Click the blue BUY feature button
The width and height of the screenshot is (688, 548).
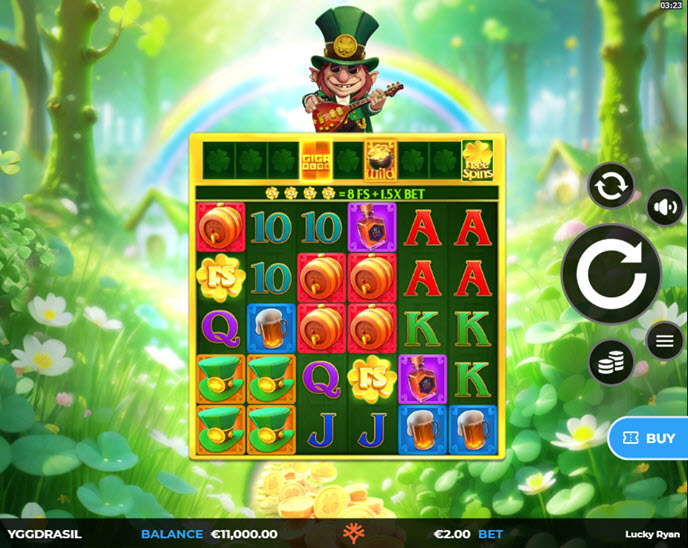(649, 438)
